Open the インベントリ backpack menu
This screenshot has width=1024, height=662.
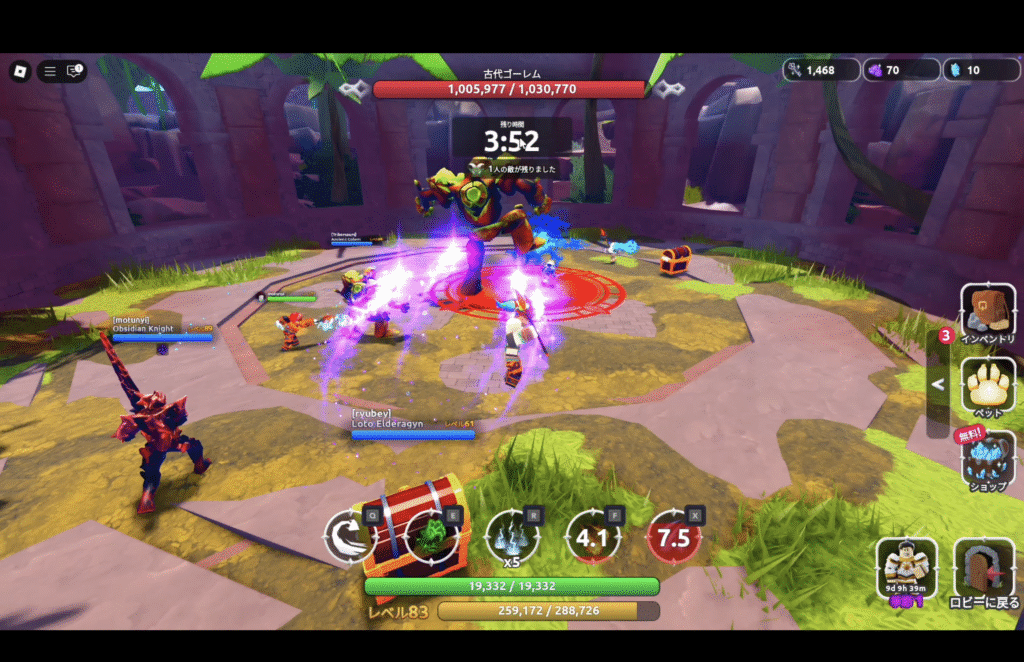pos(988,313)
